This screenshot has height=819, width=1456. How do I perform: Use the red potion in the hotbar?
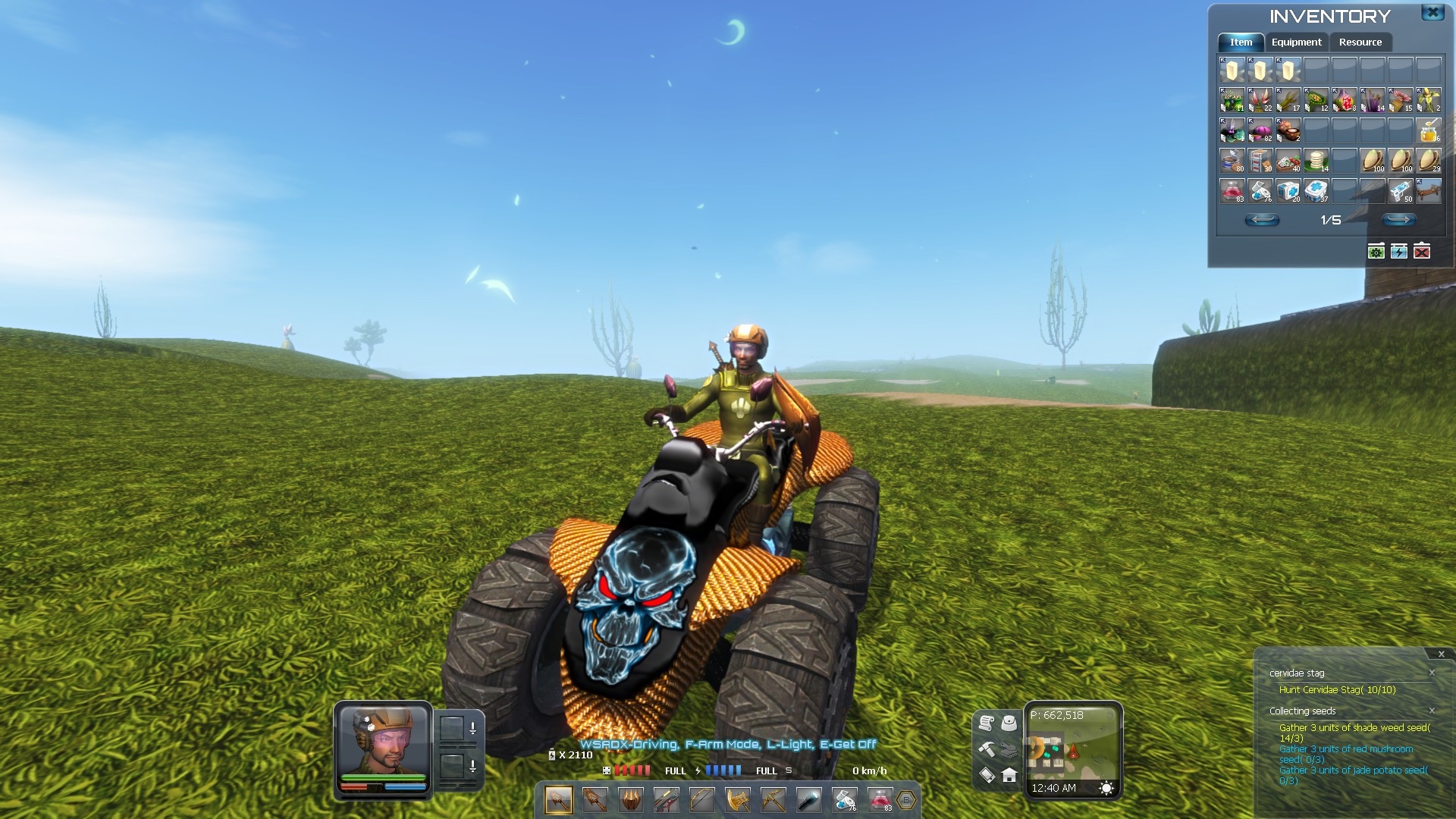coord(880,799)
